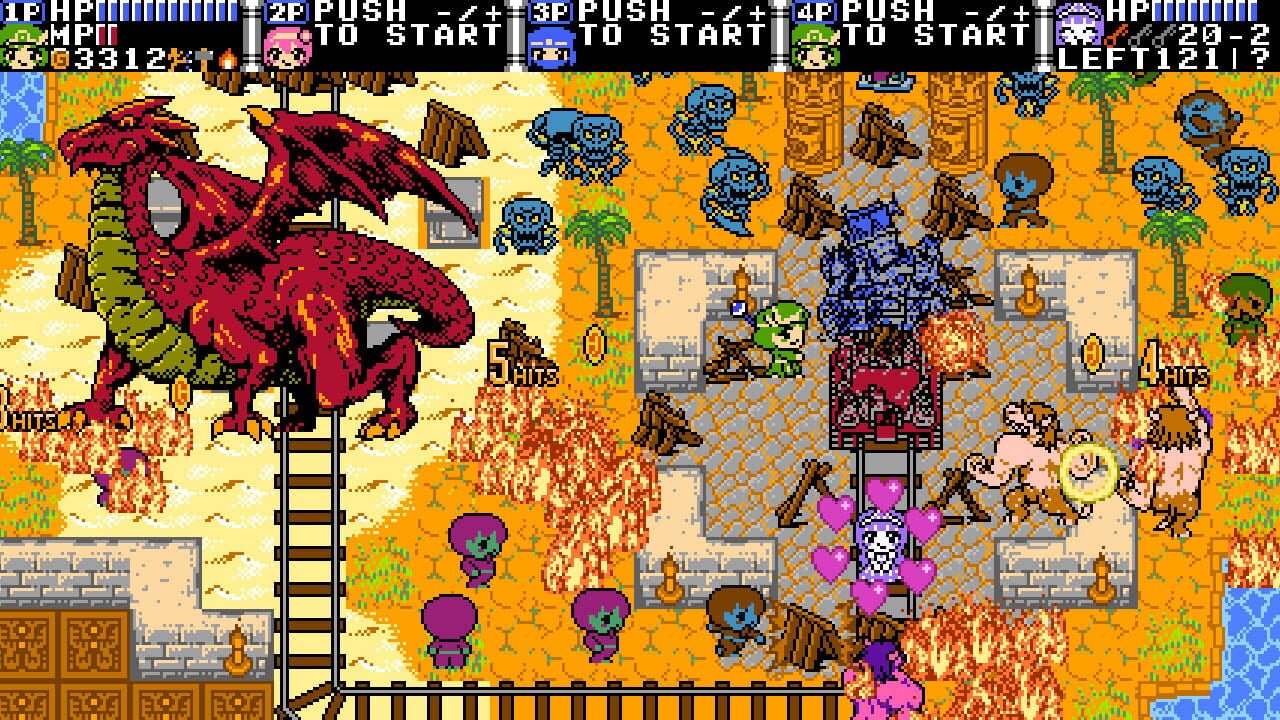1280x720 pixels.
Task: Select the scissors icon near the 20-2 counter
Action: [x=1168, y=35]
